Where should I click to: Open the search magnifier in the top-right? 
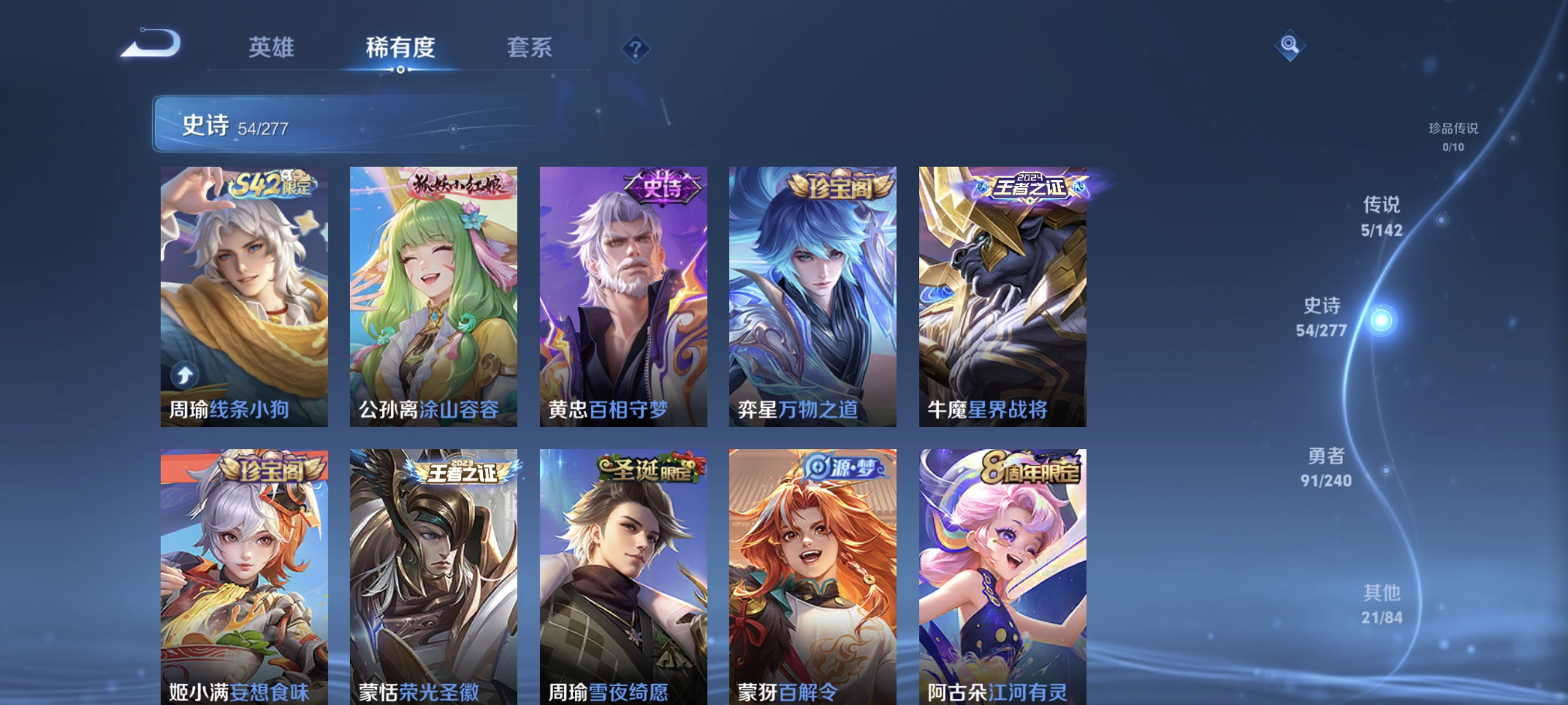tap(1290, 45)
